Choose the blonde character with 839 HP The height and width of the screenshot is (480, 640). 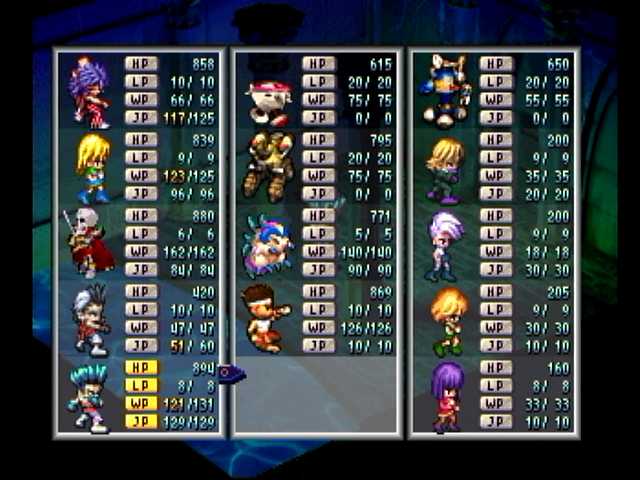click(92, 168)
